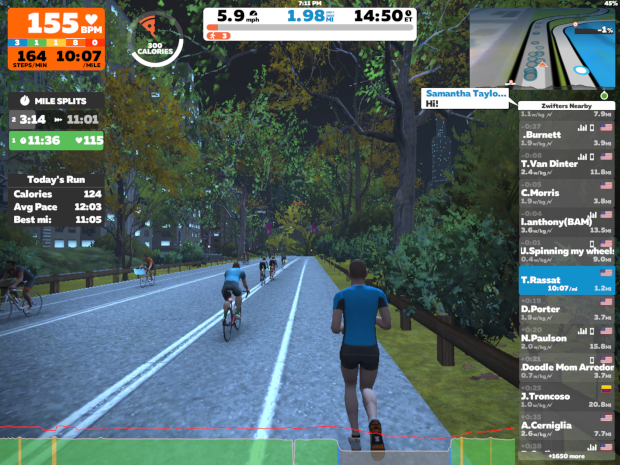The width and height of the screenshot is (620, 465).
Task: Pick A.Cerniglia from the nearby list
Action: (x=566, y=428)
